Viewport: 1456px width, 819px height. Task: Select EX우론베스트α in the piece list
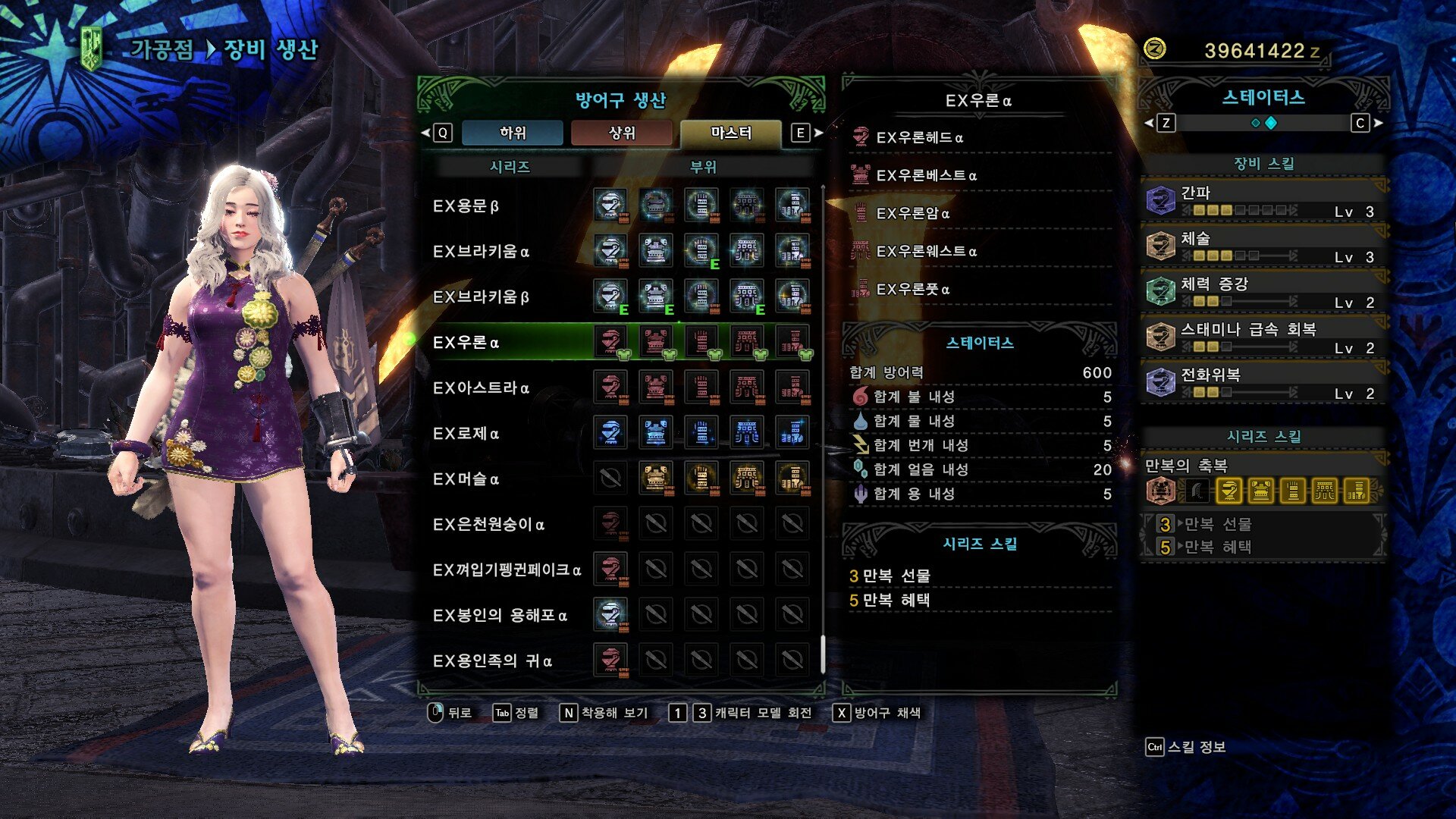pyautogui.click(x=926, y=176)
